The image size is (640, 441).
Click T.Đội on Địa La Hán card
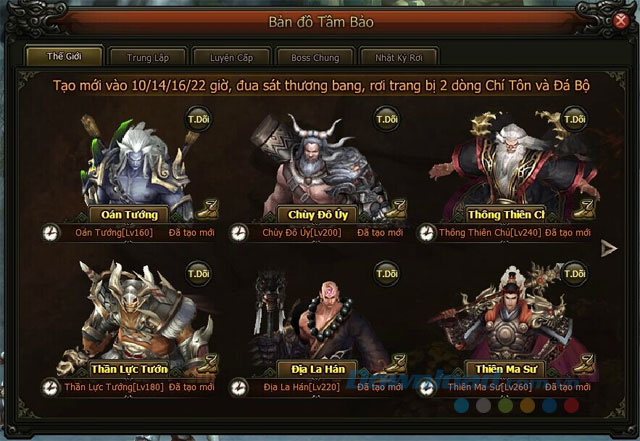[386, 272]
